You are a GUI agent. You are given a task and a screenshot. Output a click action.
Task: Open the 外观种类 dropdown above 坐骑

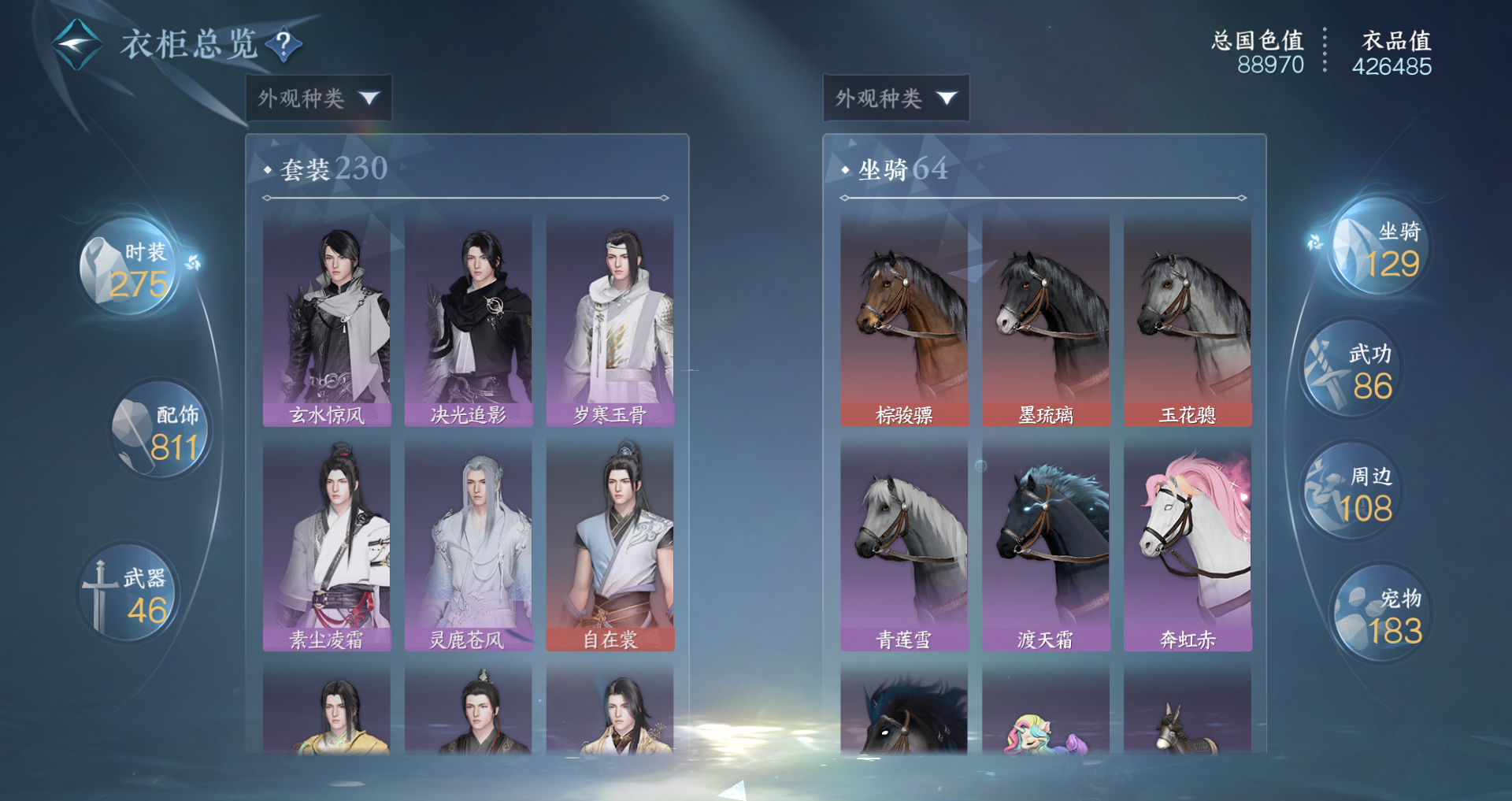pos(895,98)
